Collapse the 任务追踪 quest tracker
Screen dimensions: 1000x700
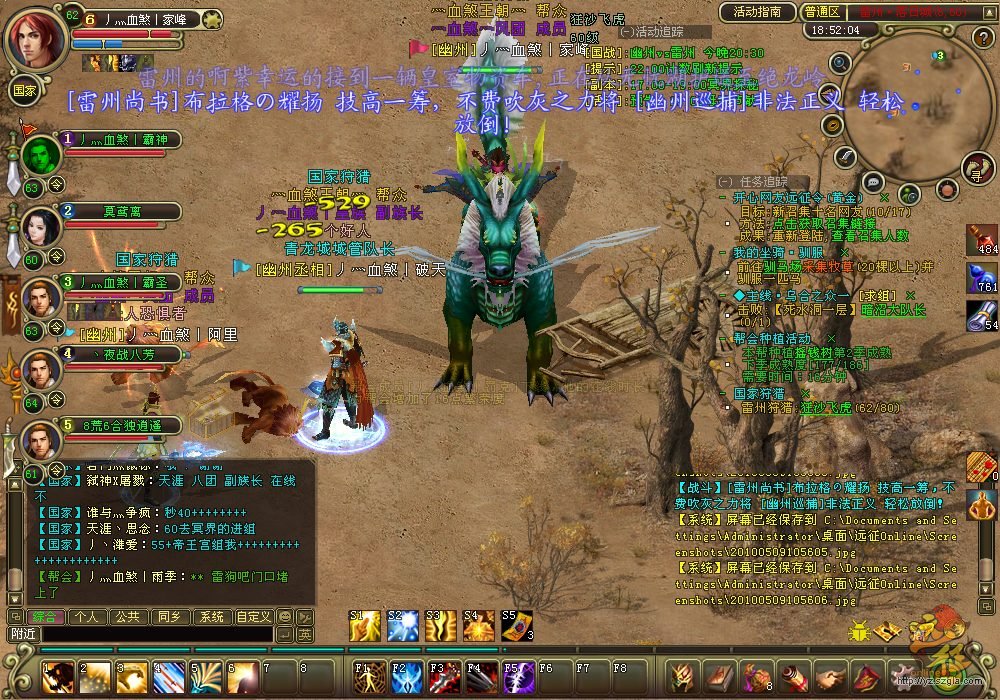tap(724, 181)
